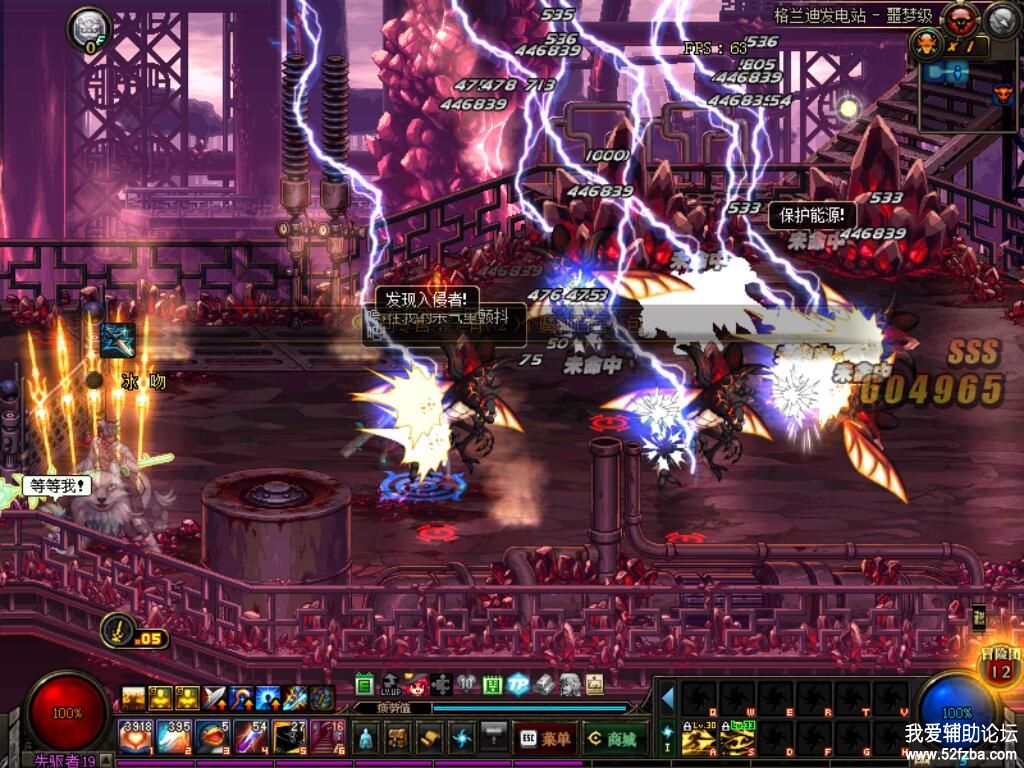1024x768 pixels.
Task: Click the LV.UP notification icon
Action: pyautogui.click(x=391, y=685)
